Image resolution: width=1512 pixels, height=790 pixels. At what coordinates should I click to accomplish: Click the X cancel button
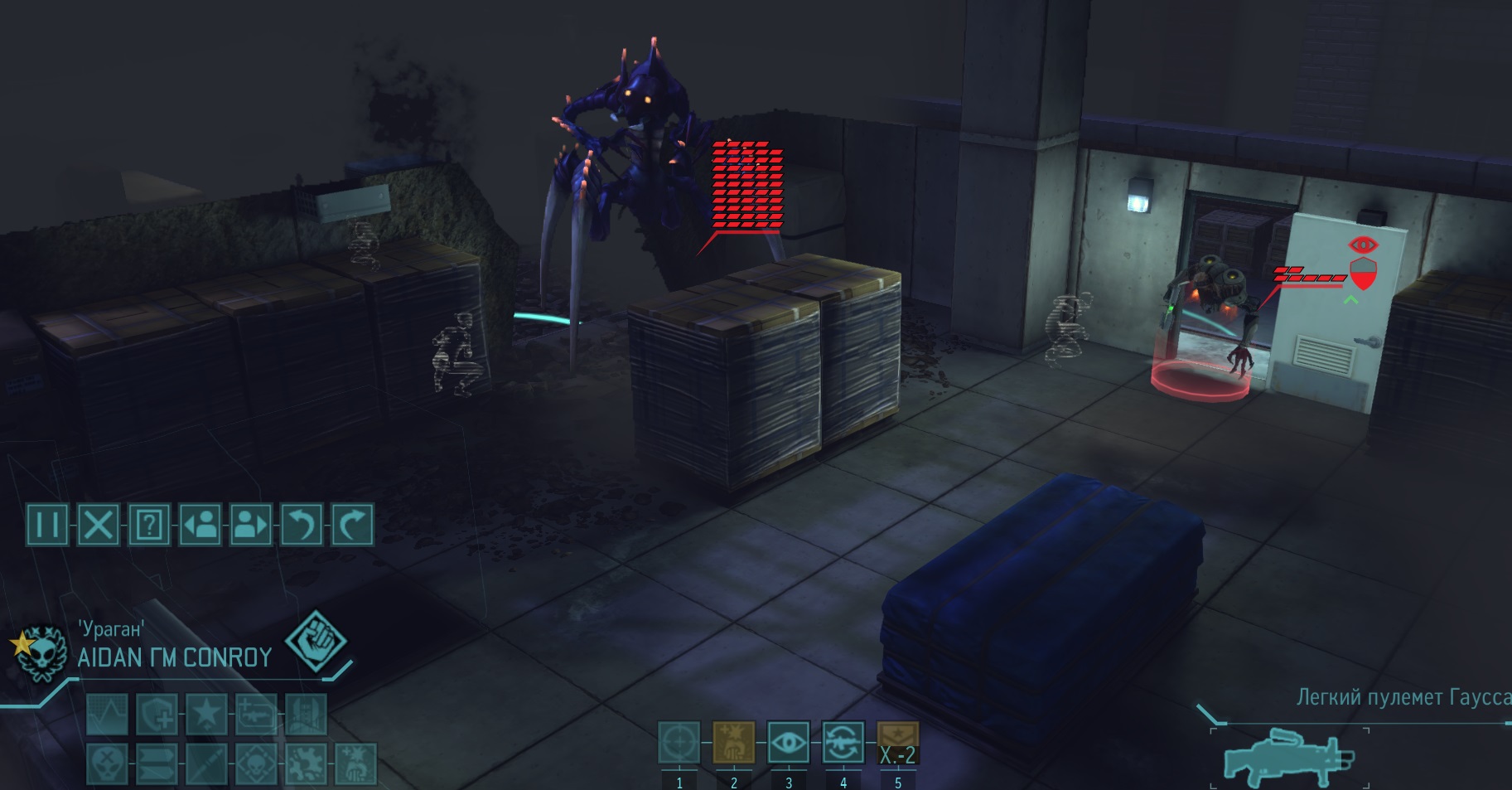coord(98,525)
